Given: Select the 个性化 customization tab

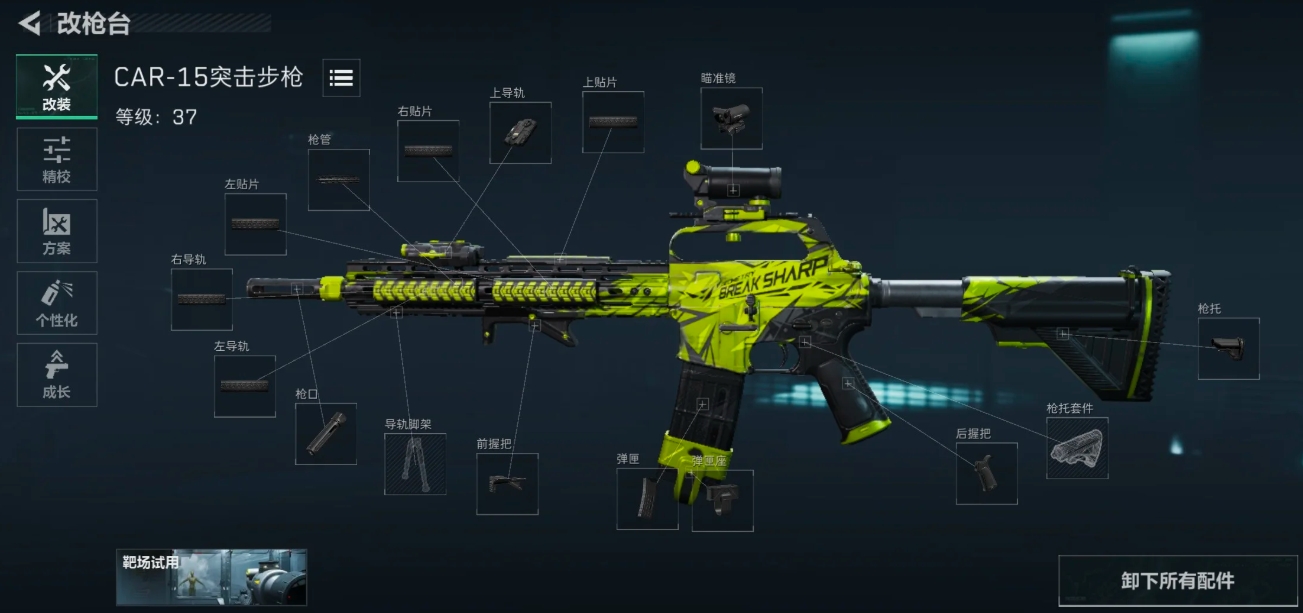Looking at the screenshot, I should point(57,303).
